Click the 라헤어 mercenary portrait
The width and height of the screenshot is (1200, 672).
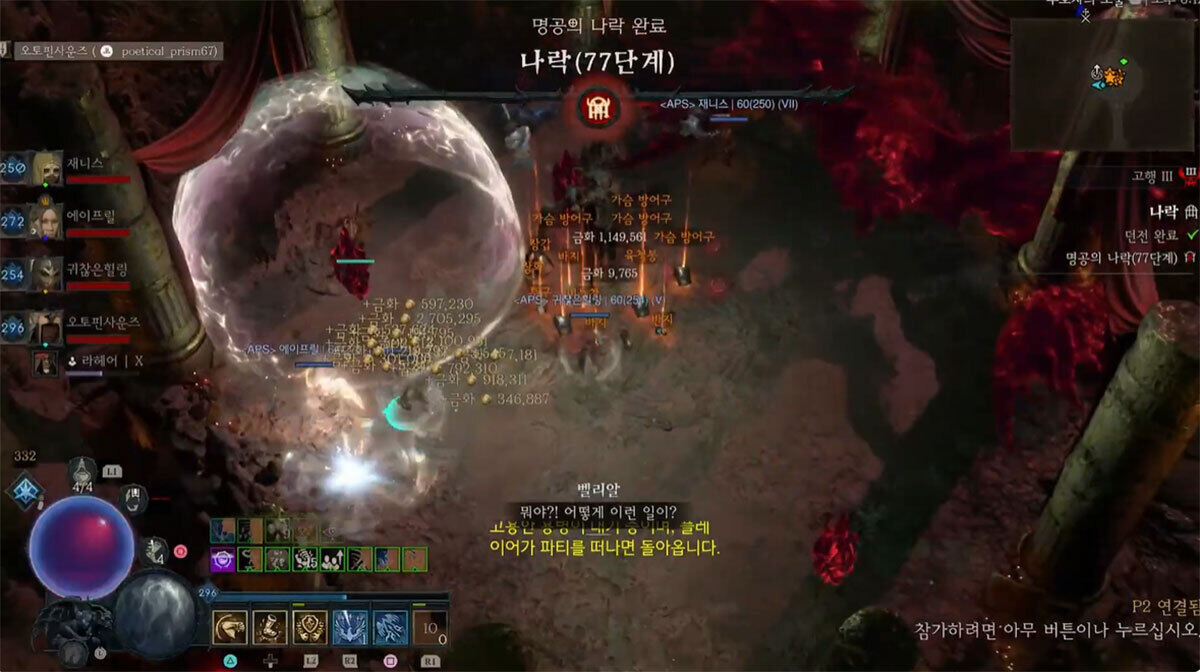pos(44,362)
